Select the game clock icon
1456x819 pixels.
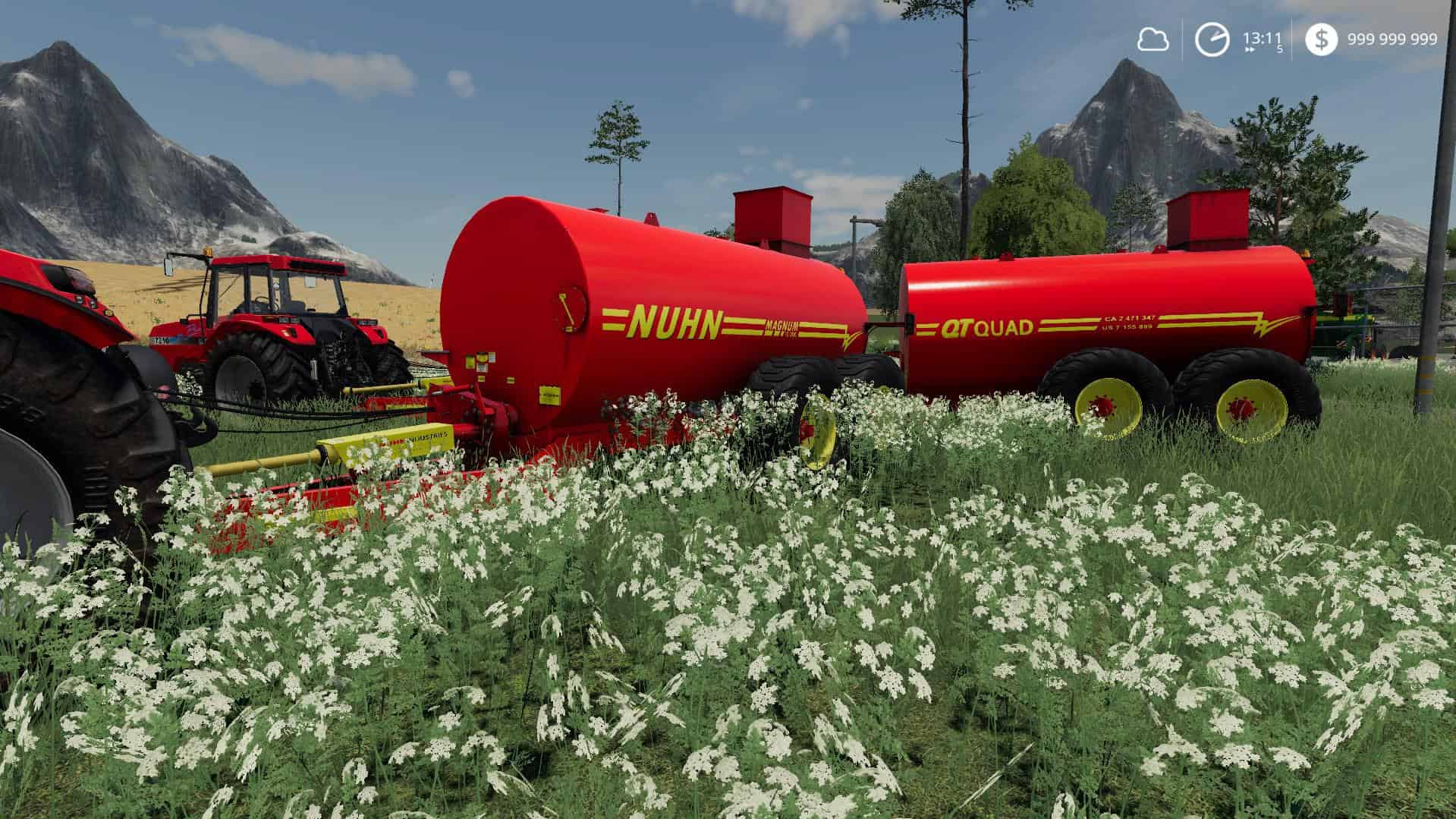coord(1211,40)
